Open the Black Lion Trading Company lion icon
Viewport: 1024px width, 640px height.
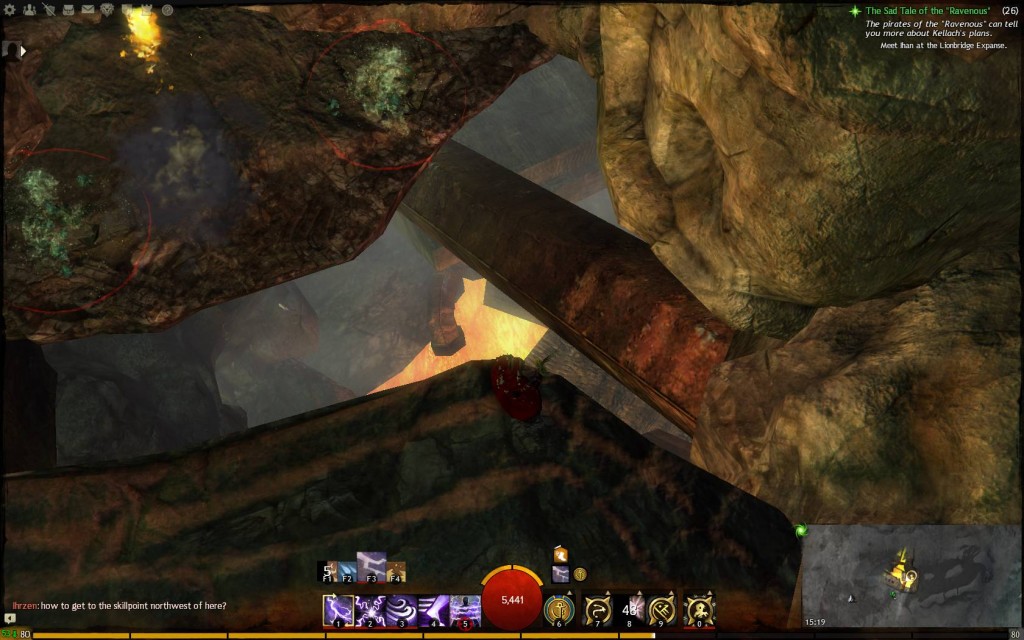pos(108,10)
